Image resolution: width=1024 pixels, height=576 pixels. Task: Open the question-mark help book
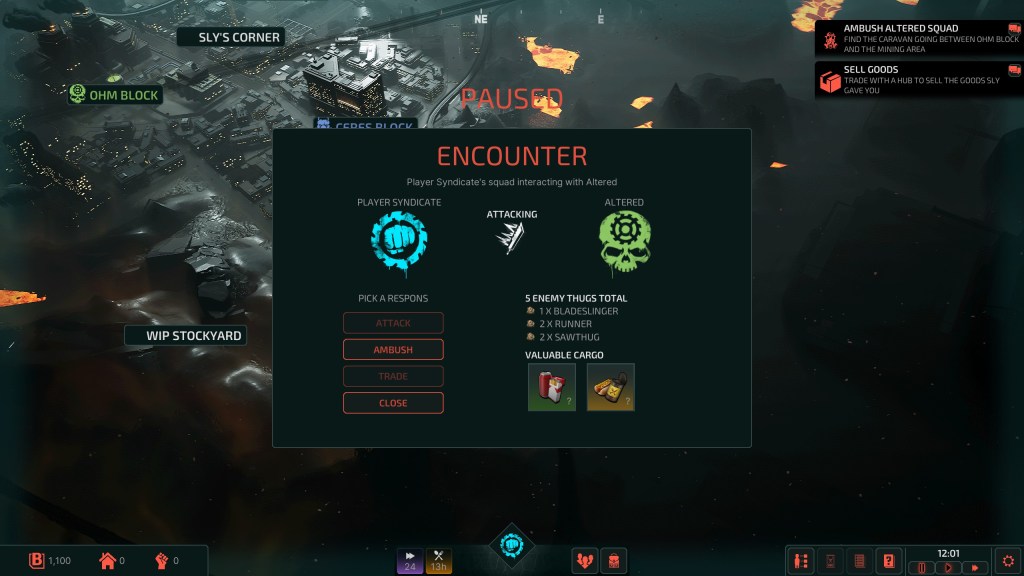coord(887,561)
